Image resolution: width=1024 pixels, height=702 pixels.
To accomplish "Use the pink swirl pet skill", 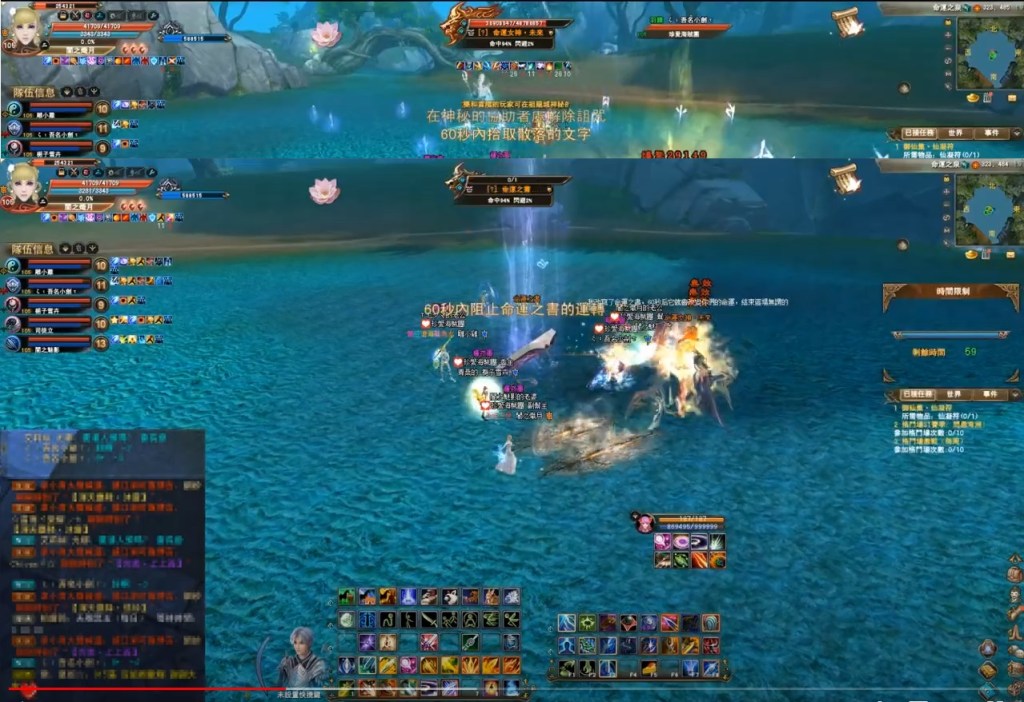I will click(x=681, y=542).
